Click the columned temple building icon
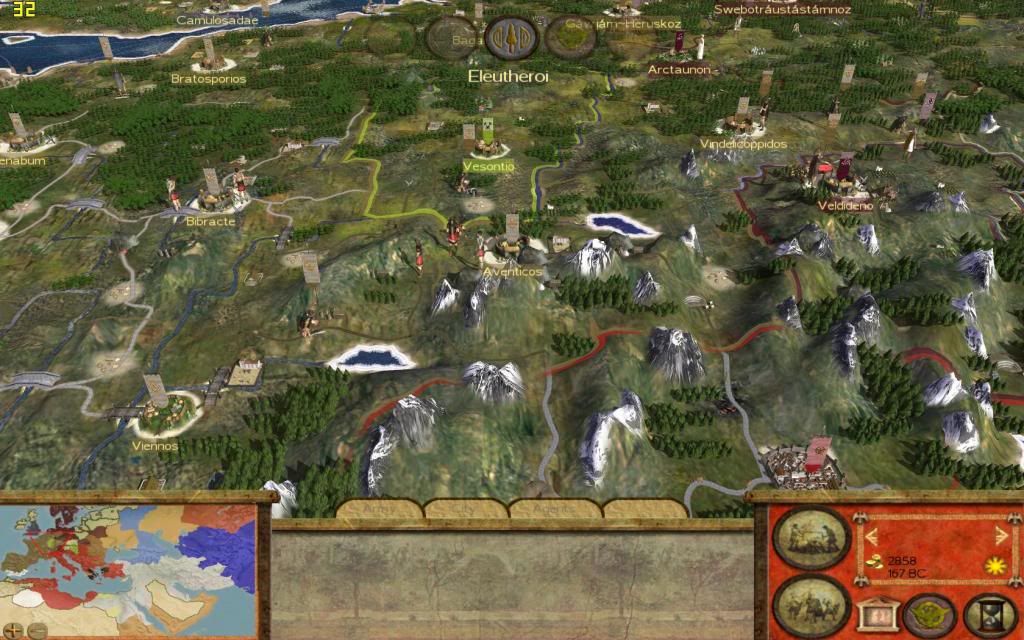 pos(874,613)
